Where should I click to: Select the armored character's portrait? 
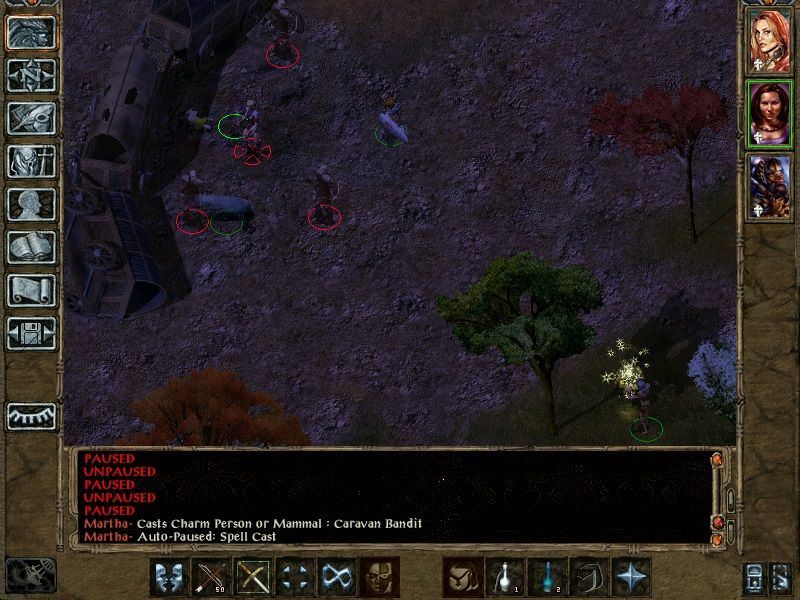click(770, 187)
